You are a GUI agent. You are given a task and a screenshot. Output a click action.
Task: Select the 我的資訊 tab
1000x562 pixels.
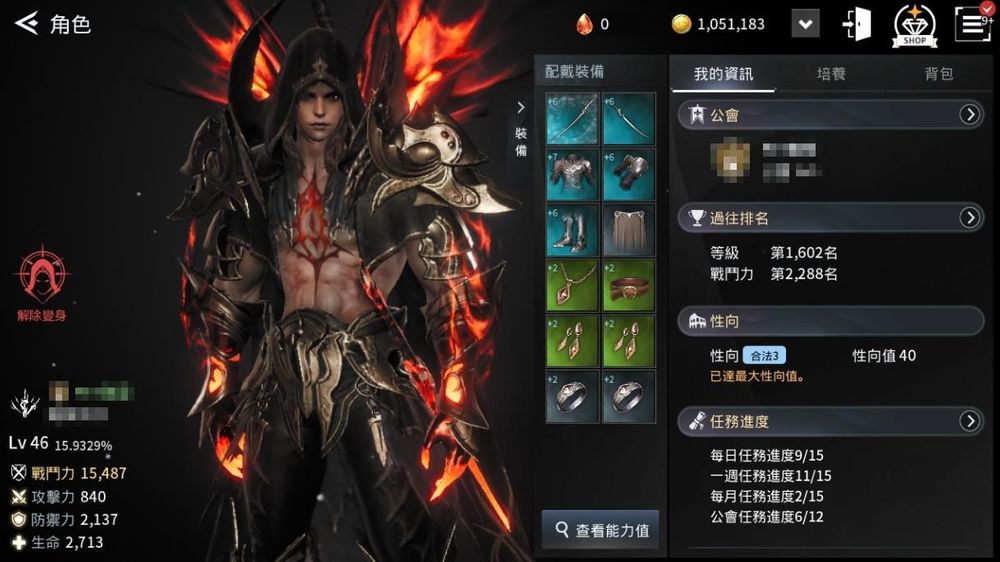[x=723, y=74]
